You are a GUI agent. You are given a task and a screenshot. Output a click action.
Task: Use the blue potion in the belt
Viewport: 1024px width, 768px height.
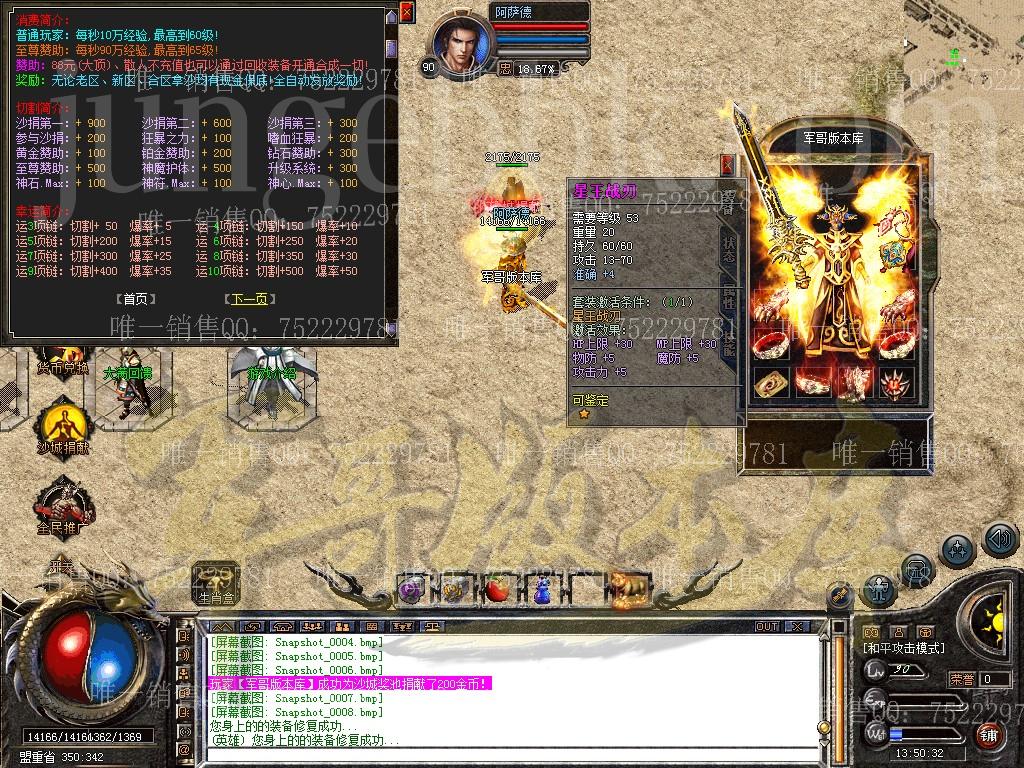[542, 590]
